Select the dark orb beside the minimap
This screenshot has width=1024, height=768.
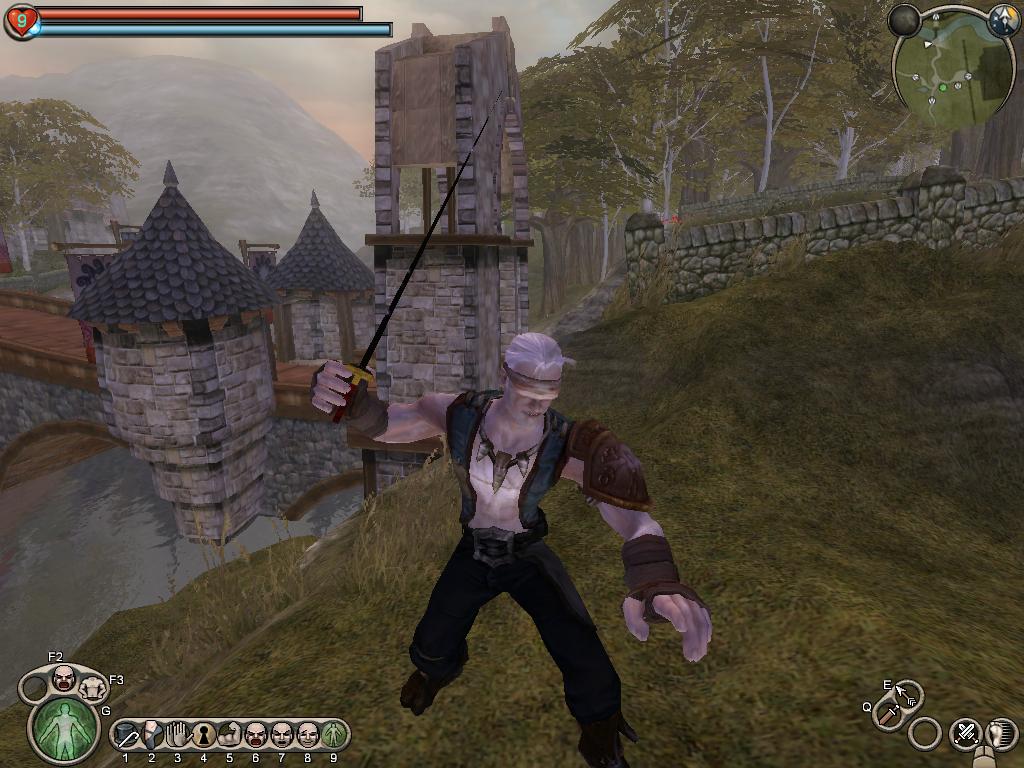coord(905,20)
